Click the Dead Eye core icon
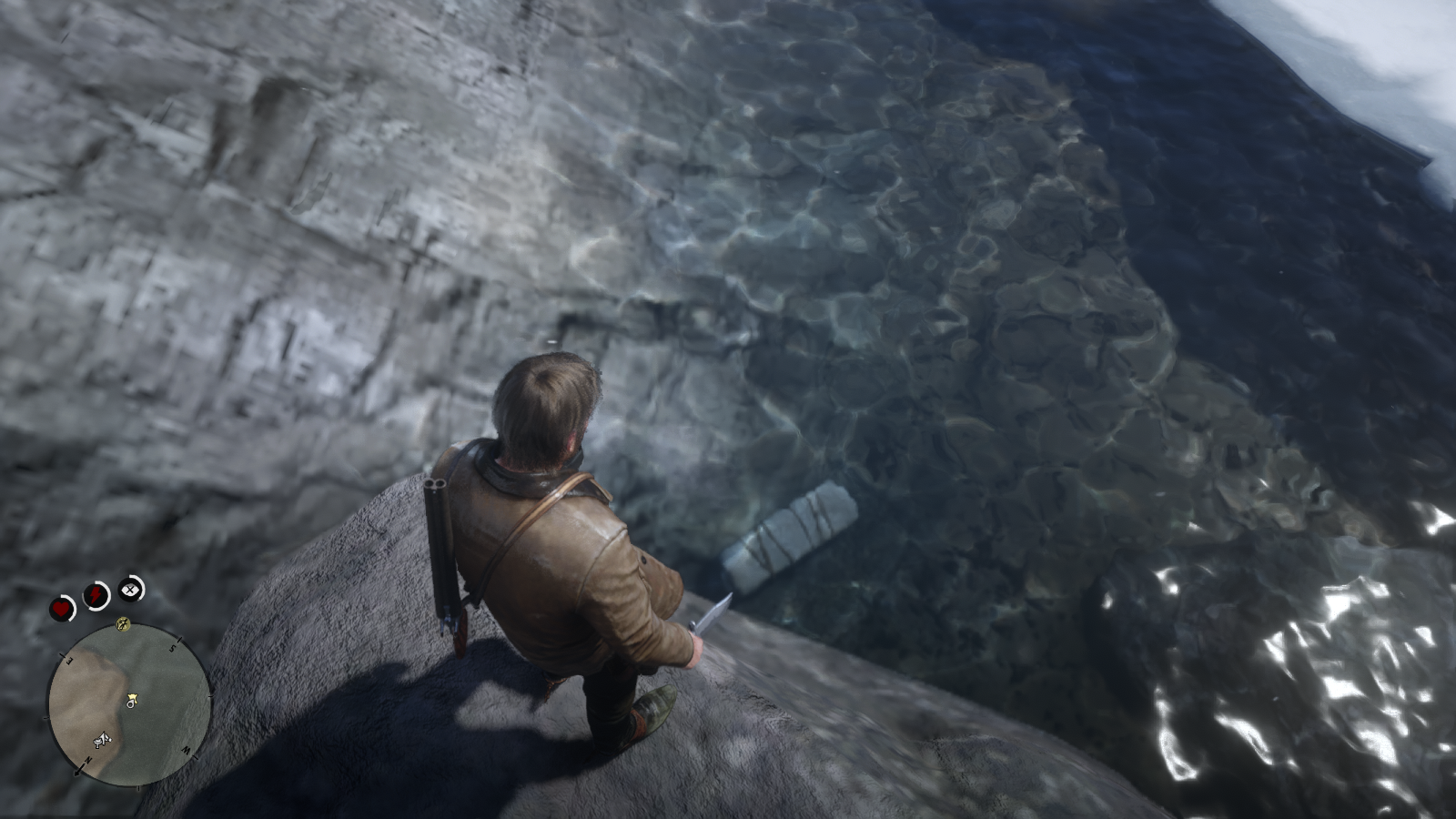This screenshot has width=1456, height=819. (x=131, y=589)
